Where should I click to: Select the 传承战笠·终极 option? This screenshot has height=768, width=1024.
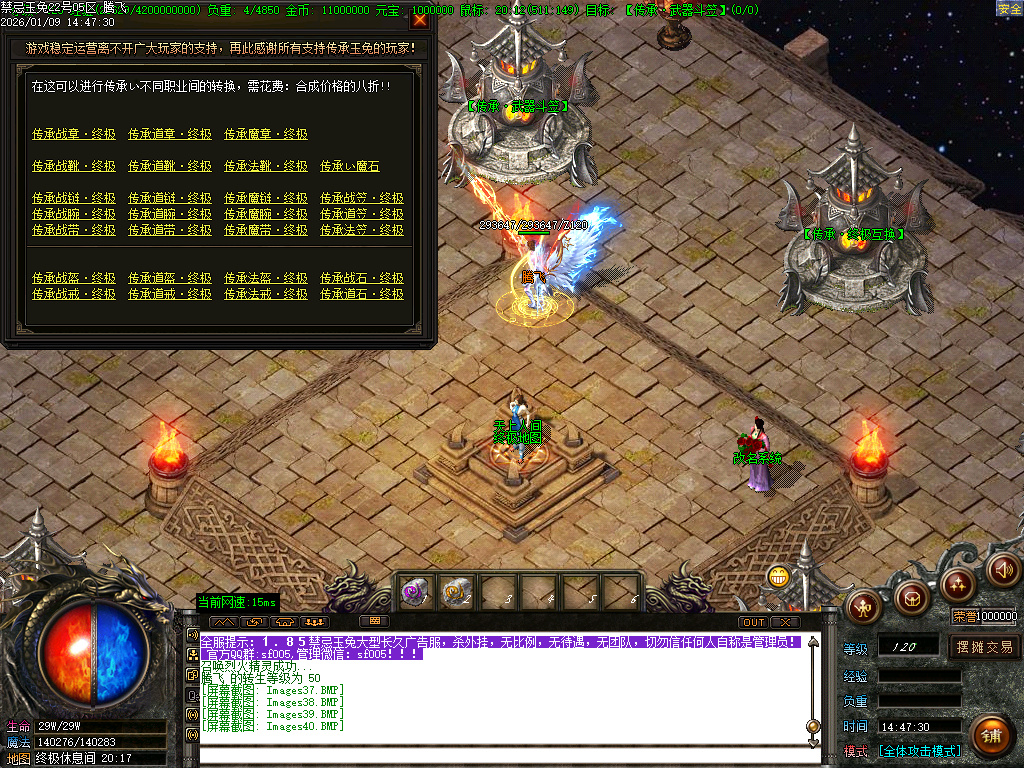click(x=361, y=198)
